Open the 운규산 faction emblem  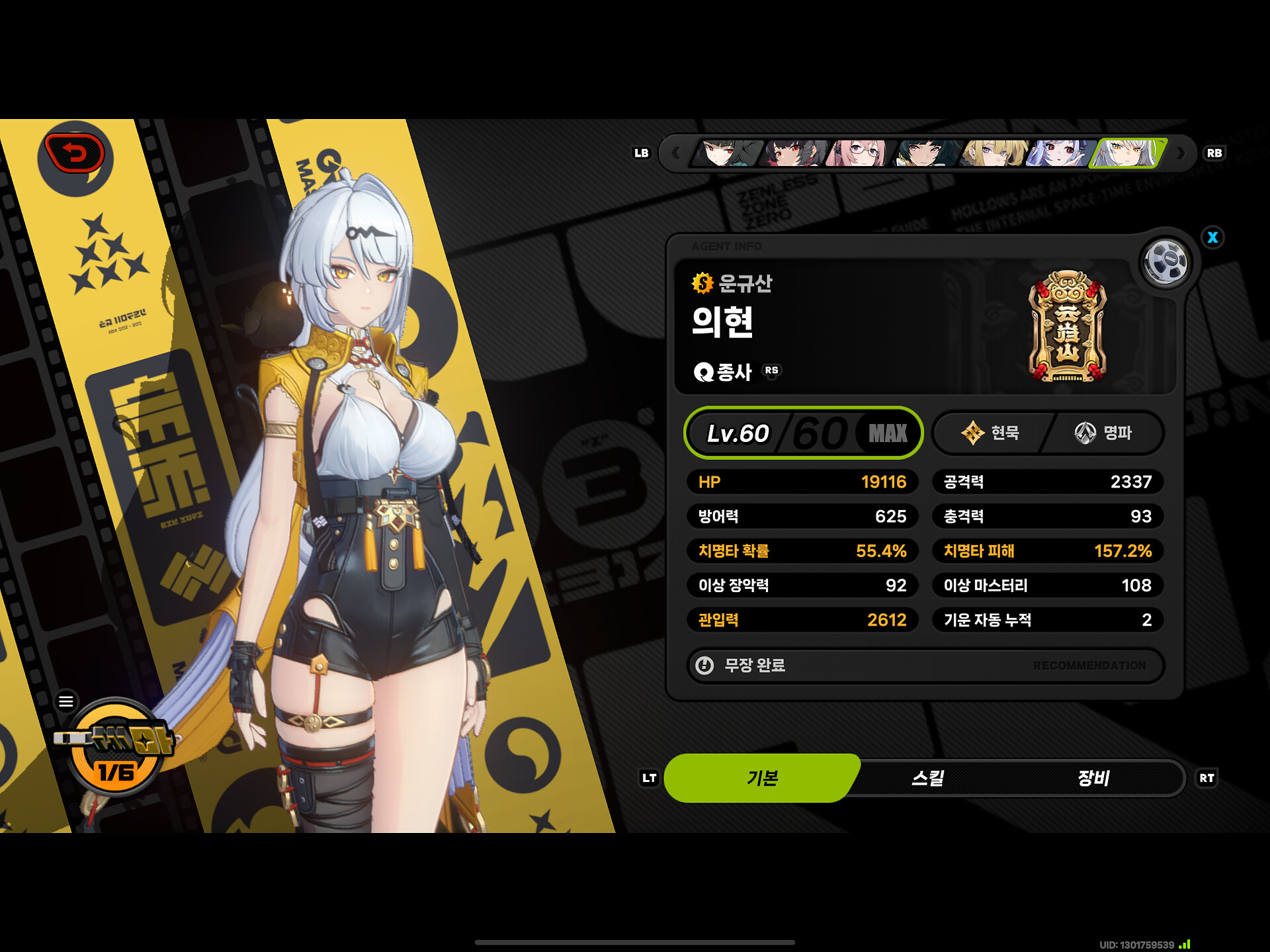click(1067, 326)
